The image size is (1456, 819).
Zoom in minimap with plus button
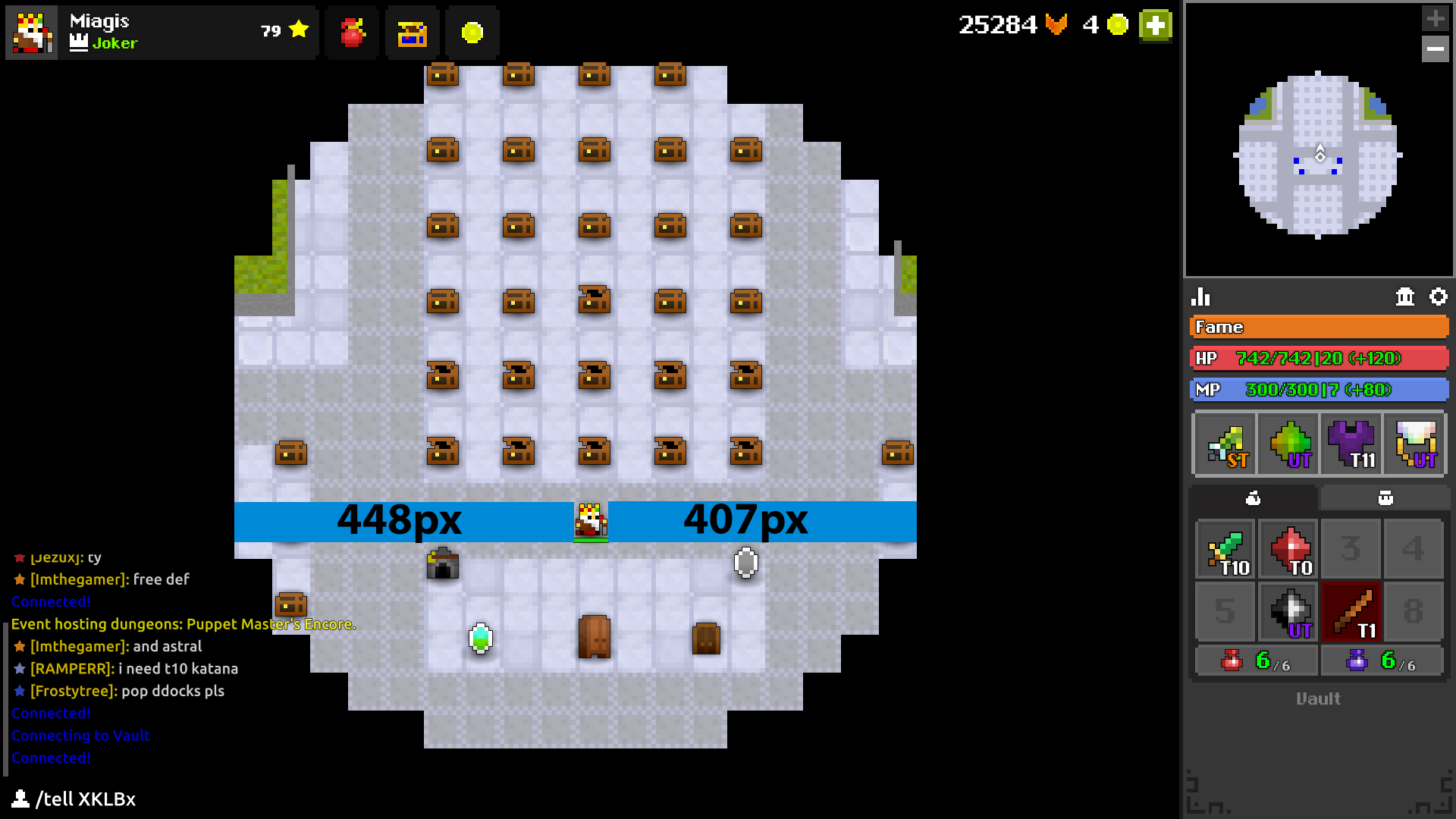pyautogui.click(x=1436, y=18)
